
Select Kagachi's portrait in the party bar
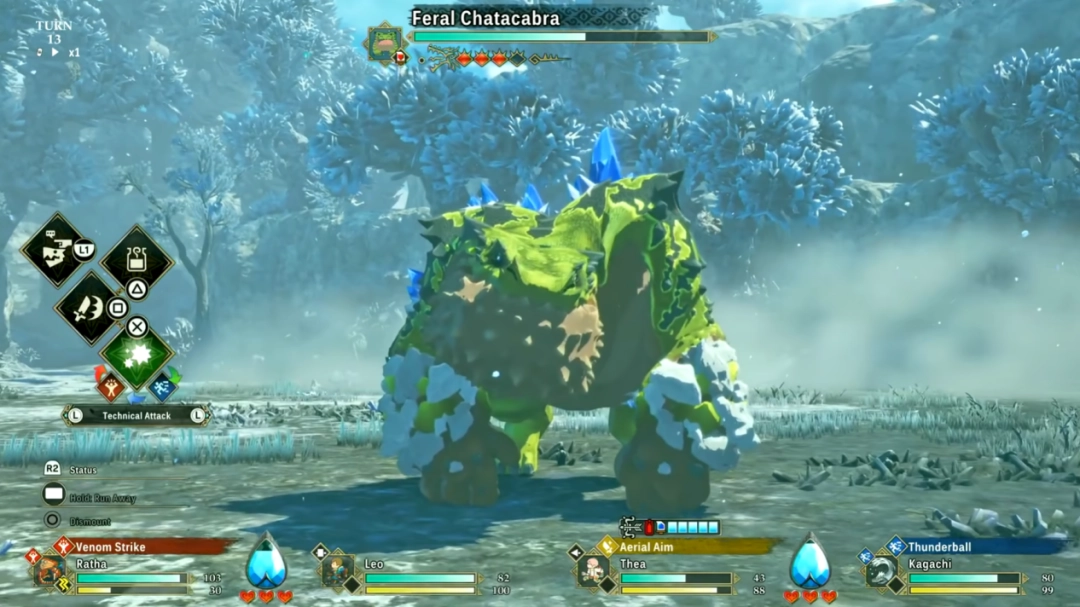pyautogui.click(x=881, y=571)
